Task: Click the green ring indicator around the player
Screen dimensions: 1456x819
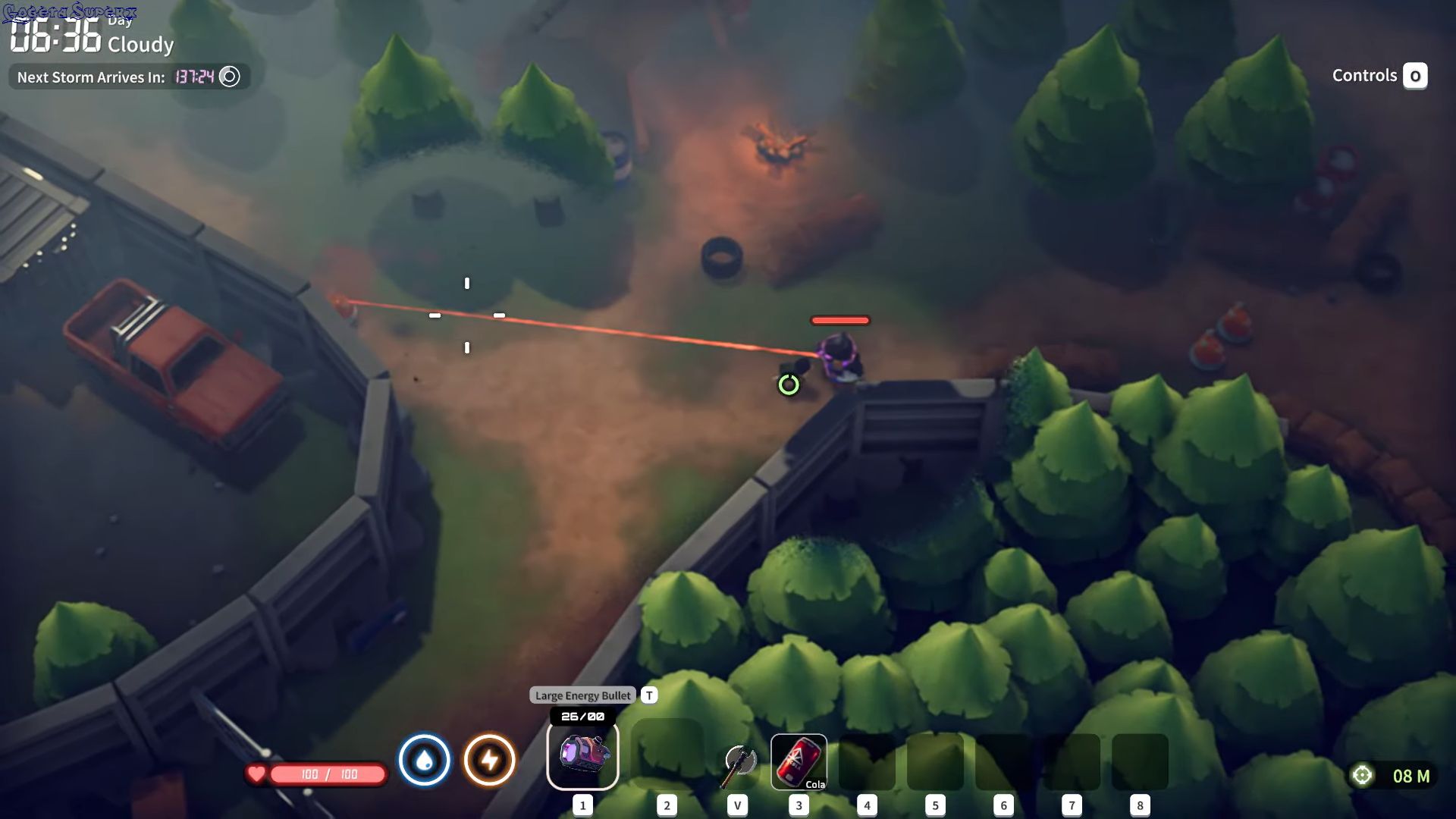Action: coord(789,384)
